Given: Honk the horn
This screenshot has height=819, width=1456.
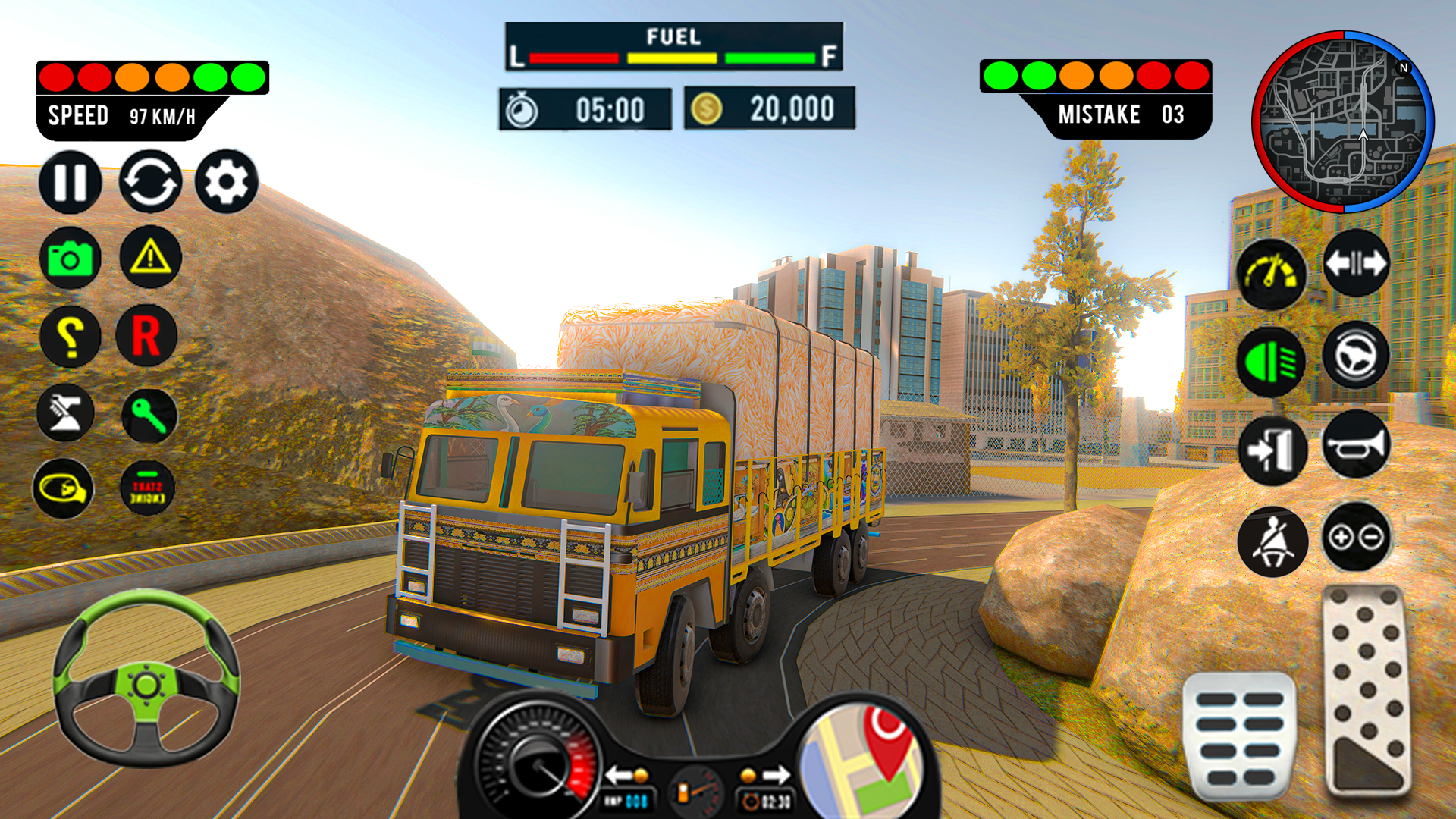Looking at the screenshot, I should coord(1357,445).
